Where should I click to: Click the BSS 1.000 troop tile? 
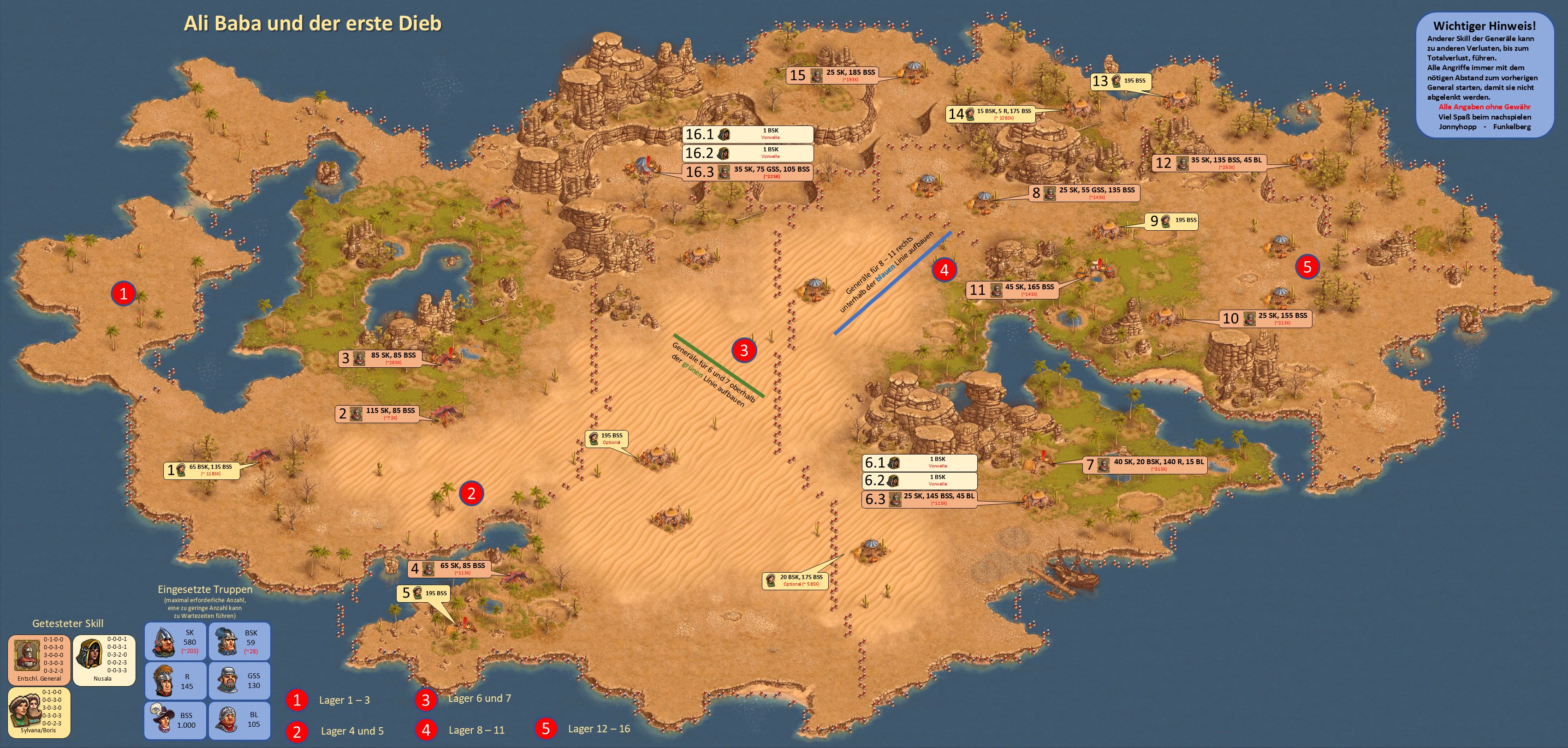pos(176,721)
